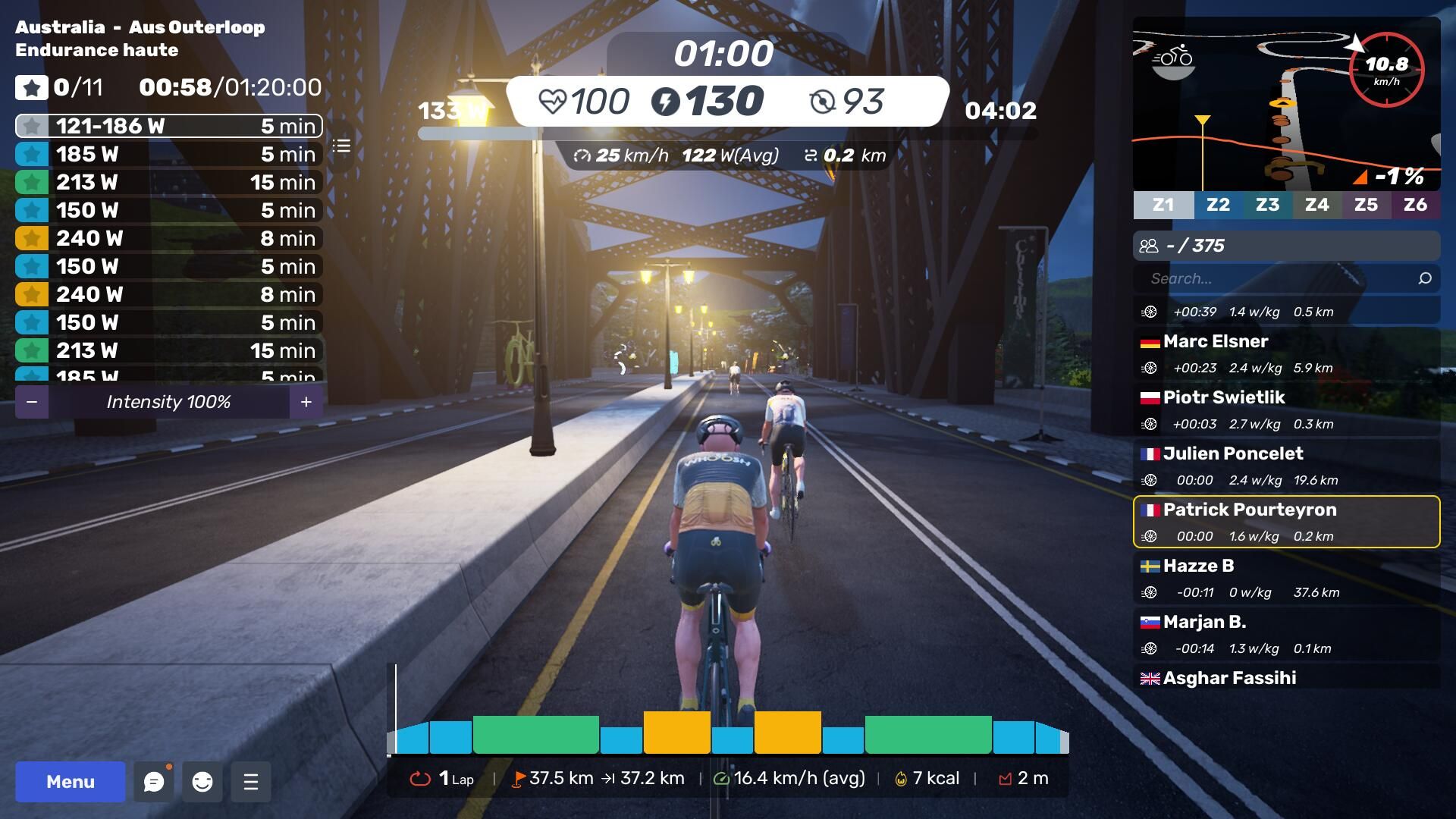1456x819 pixels.
Task: Click inside the rider Search field
Action: [x=1282, y=278]
